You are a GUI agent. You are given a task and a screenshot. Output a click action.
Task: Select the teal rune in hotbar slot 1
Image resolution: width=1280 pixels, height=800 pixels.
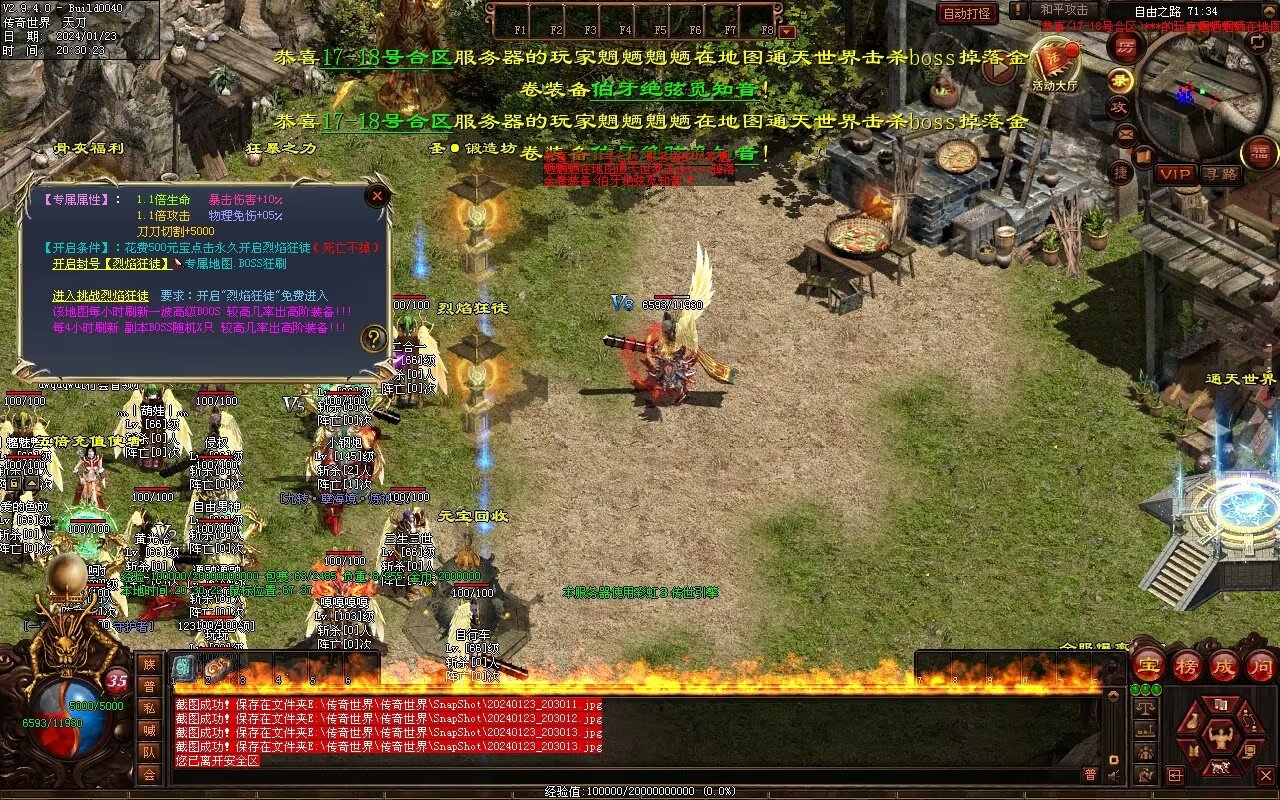185,669
